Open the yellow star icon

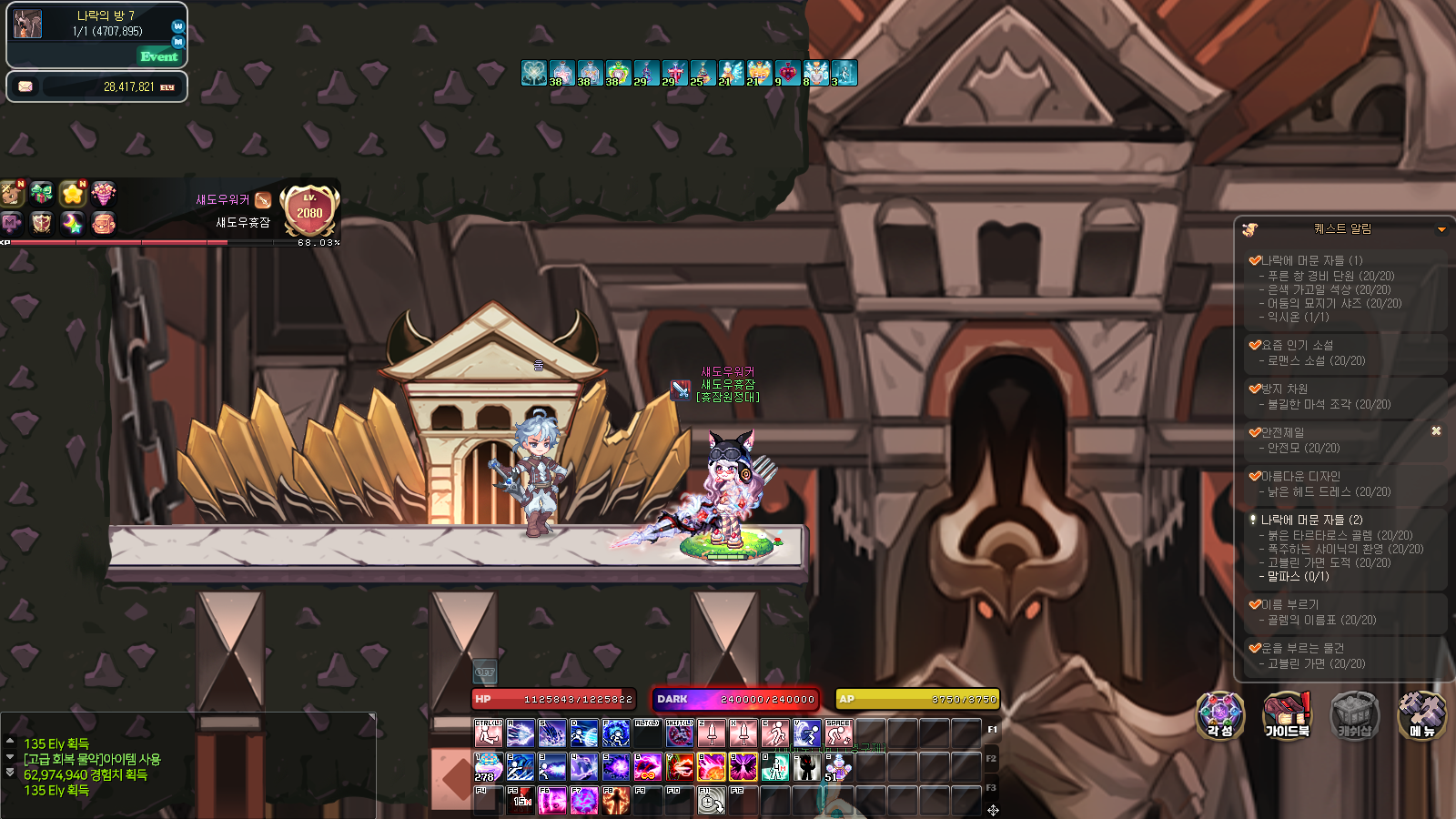[x=73, y=193]
